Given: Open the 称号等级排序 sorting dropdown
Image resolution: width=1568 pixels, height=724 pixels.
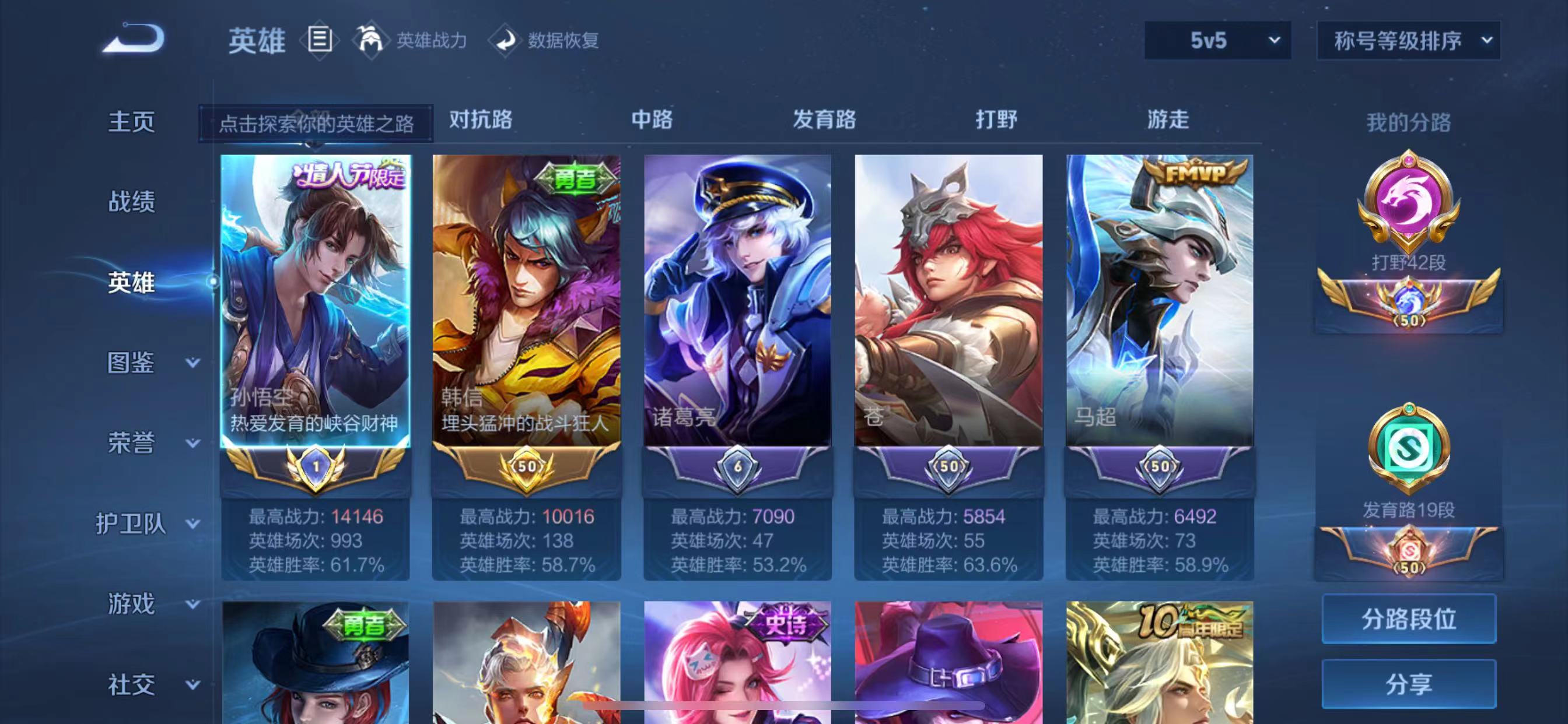Looking at the screenshot, I should 1406,40.
